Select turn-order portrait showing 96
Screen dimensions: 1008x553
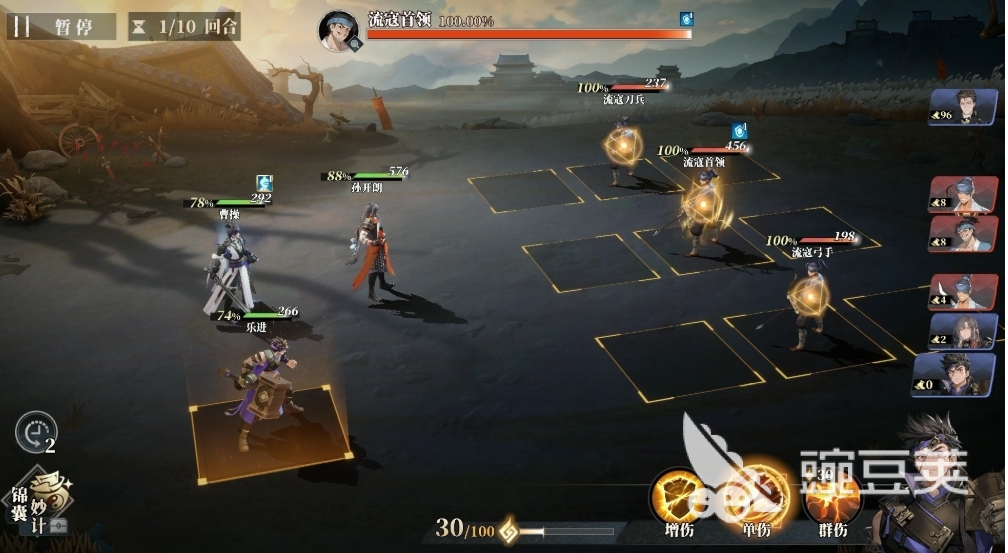pos(964,107)
